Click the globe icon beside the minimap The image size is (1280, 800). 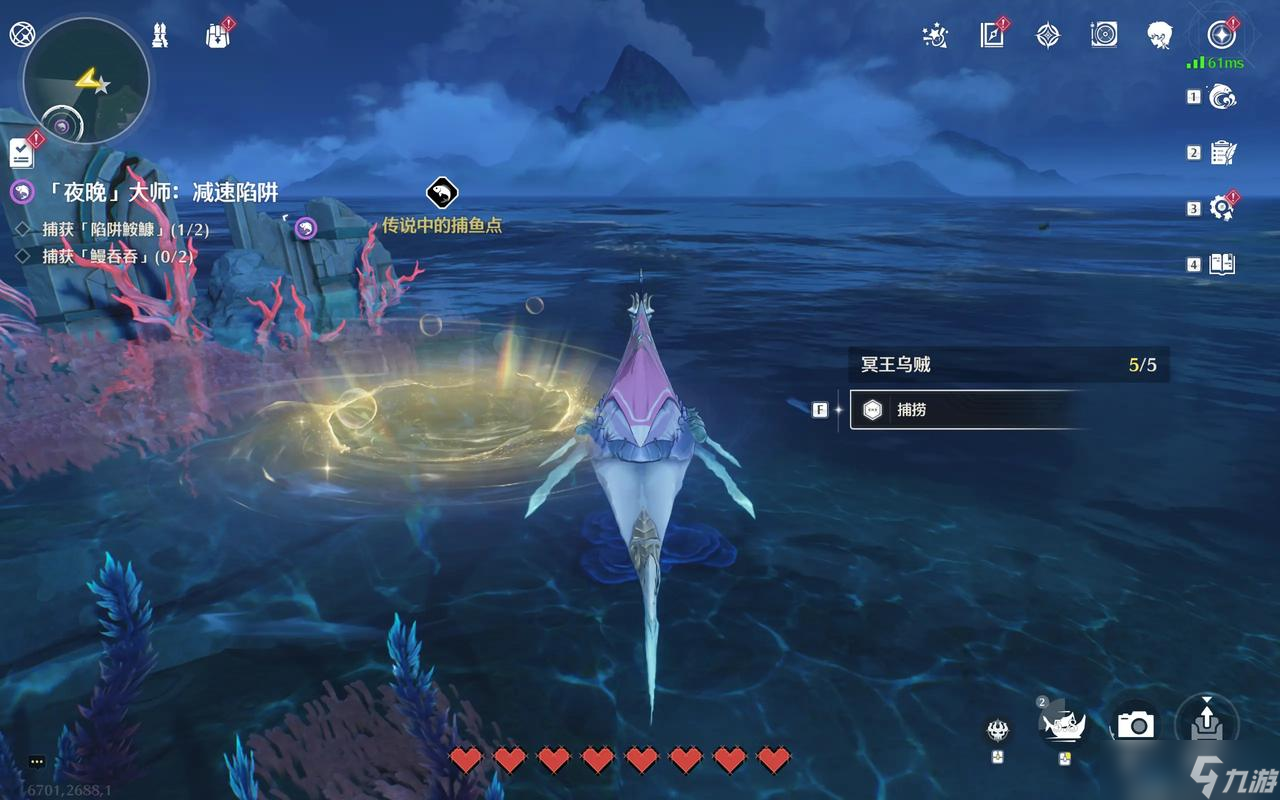[21, 35]
